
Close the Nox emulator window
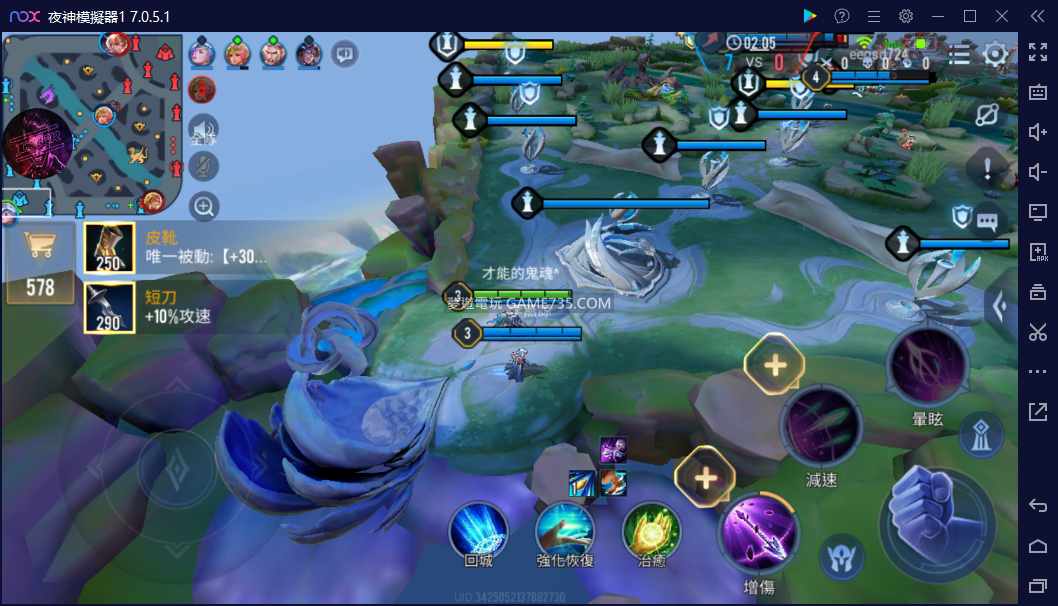point(1002,16)
